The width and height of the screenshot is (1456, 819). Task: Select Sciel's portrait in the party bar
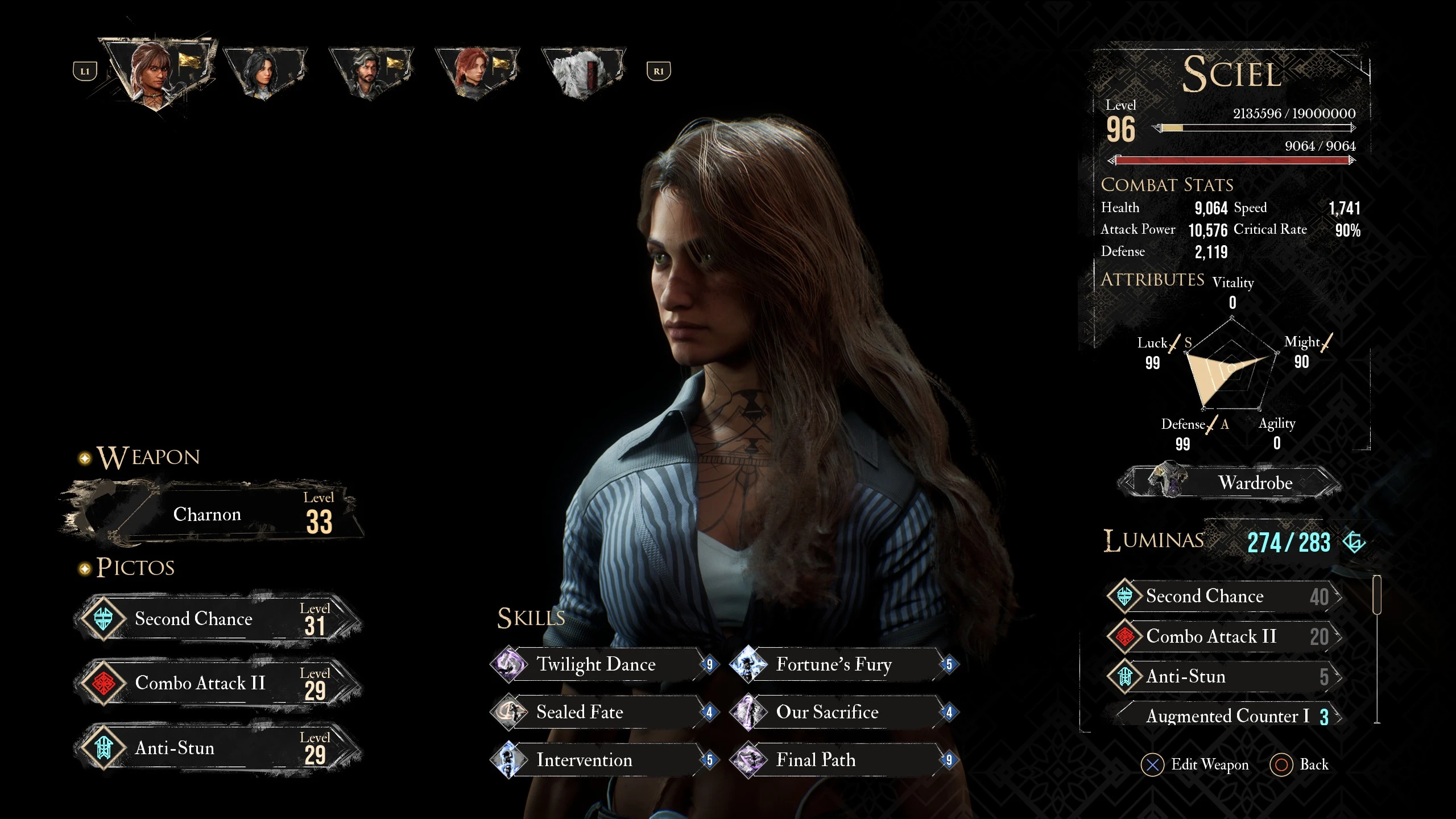[158, 71]
